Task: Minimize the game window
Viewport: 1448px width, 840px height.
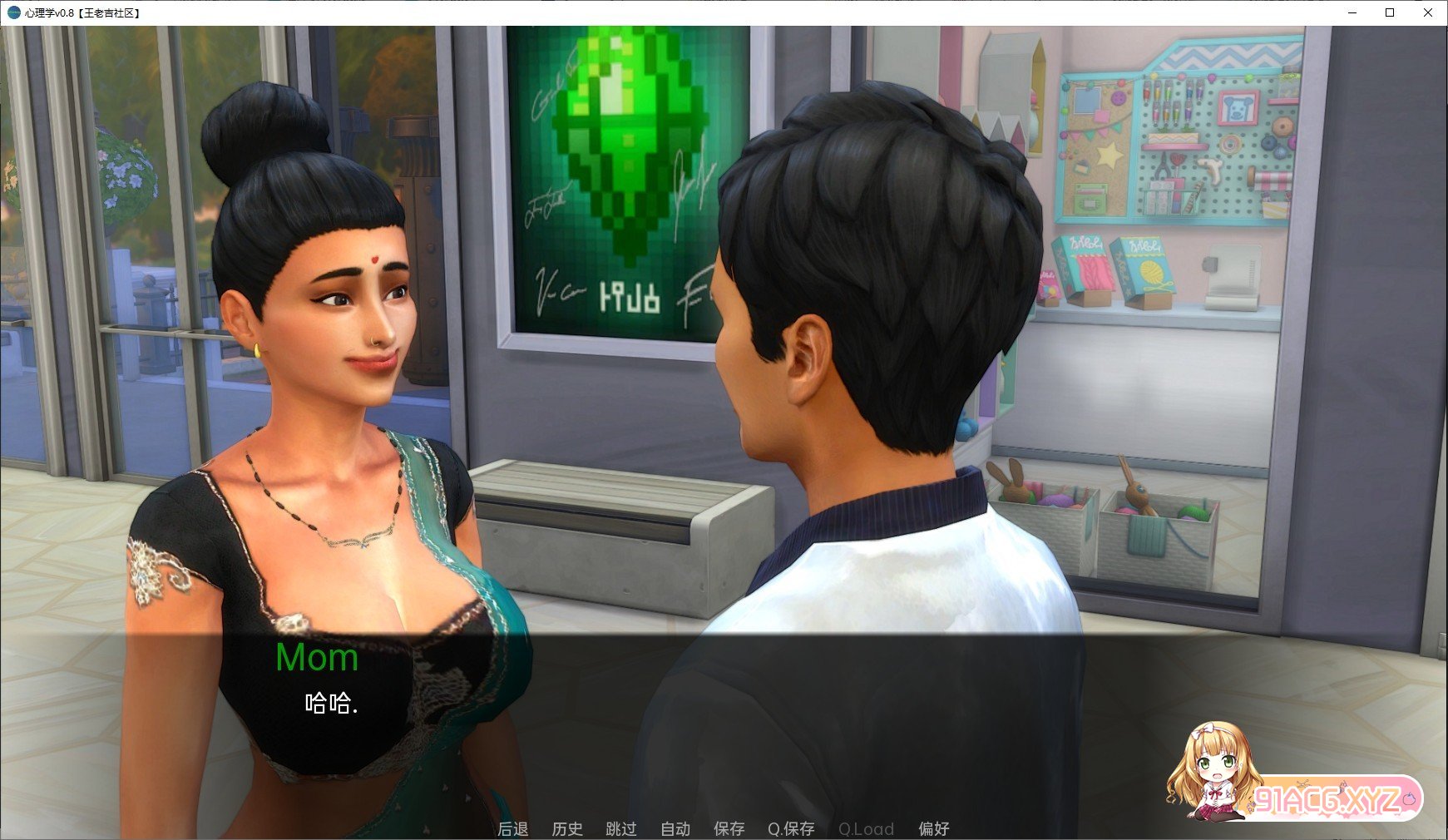Action: click(1352, 12)
